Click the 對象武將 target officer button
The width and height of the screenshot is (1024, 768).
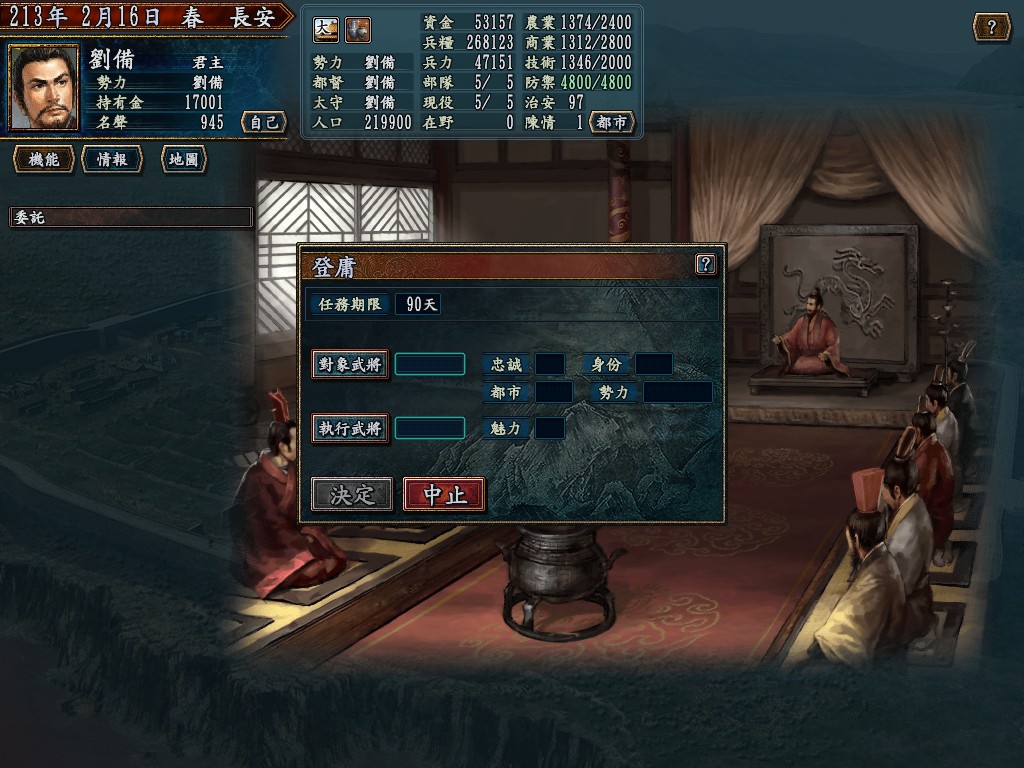click(x=350, y=365)
